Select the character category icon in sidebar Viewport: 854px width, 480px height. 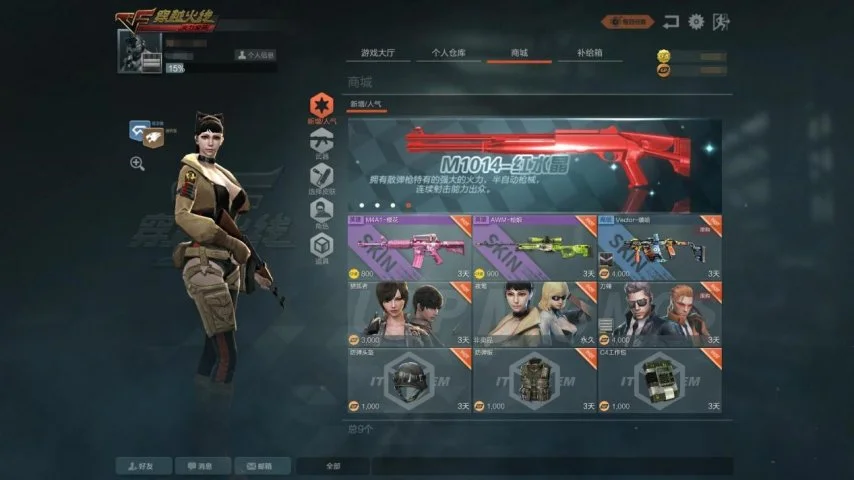click(x=321, y=212)
